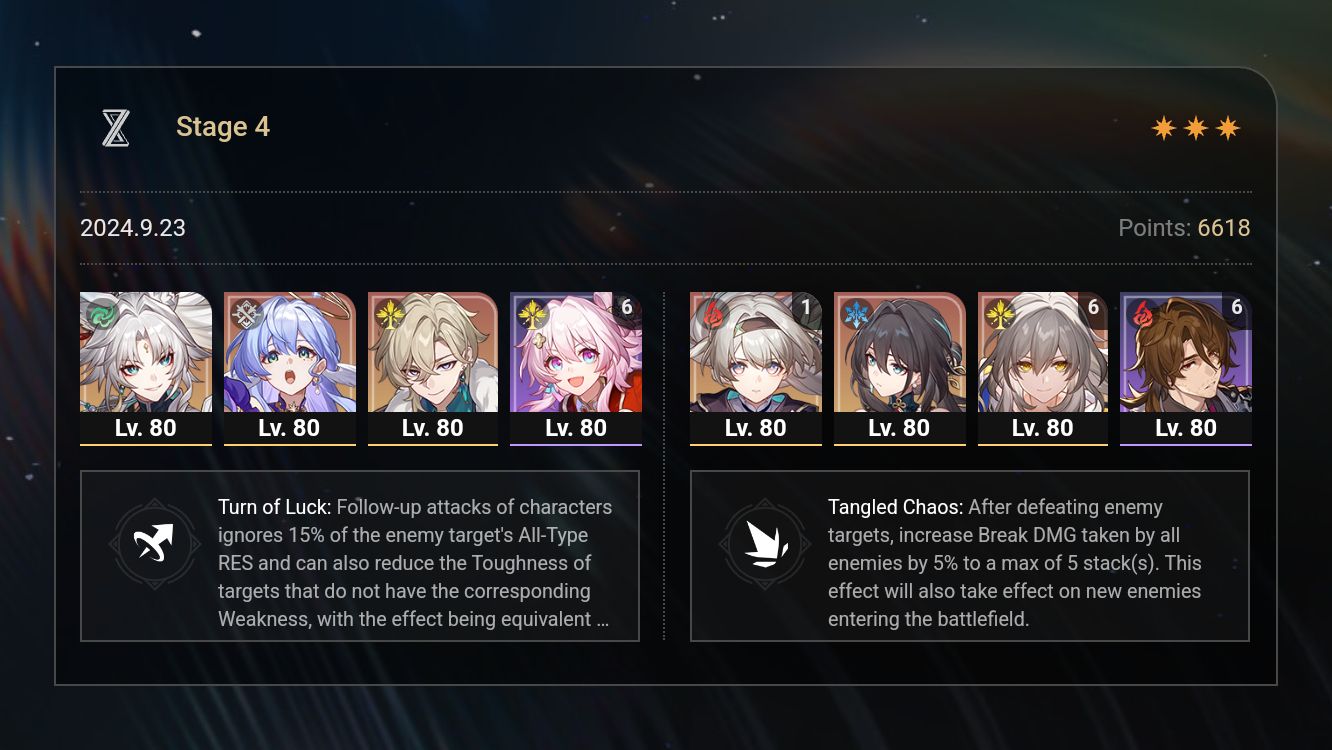Viewport: 1332px width, 750px height.
Task: Click the Tangled Chaos buff emblem
Action: pos(764,543)
